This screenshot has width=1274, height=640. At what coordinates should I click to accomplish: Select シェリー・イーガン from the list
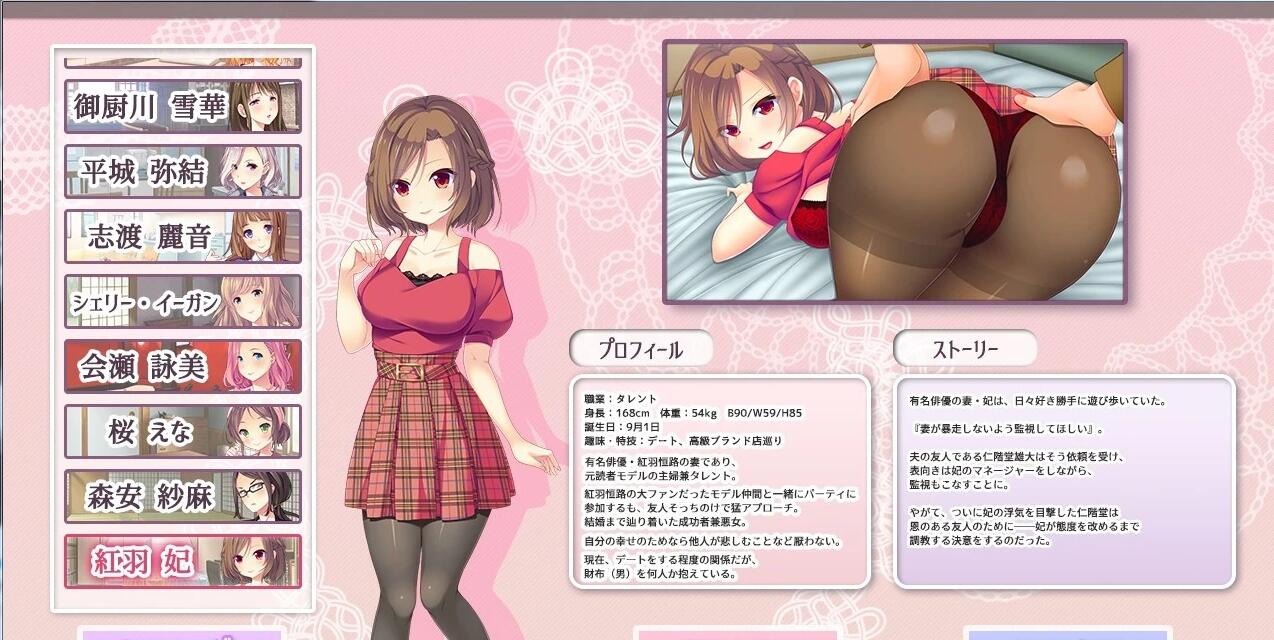click(x=183, y=301)
